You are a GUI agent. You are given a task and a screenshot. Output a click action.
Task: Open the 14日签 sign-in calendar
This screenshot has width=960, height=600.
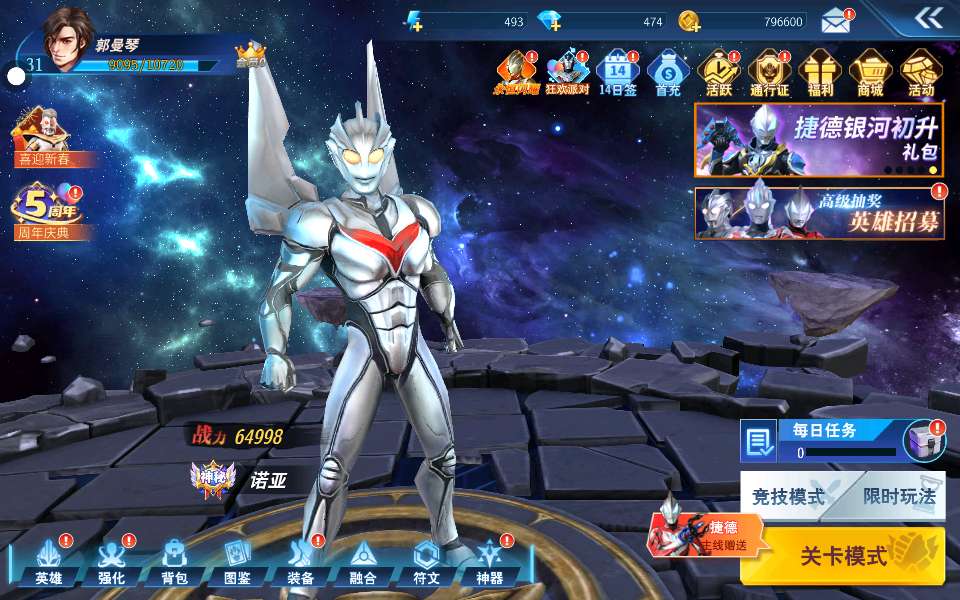coord(617,73)
